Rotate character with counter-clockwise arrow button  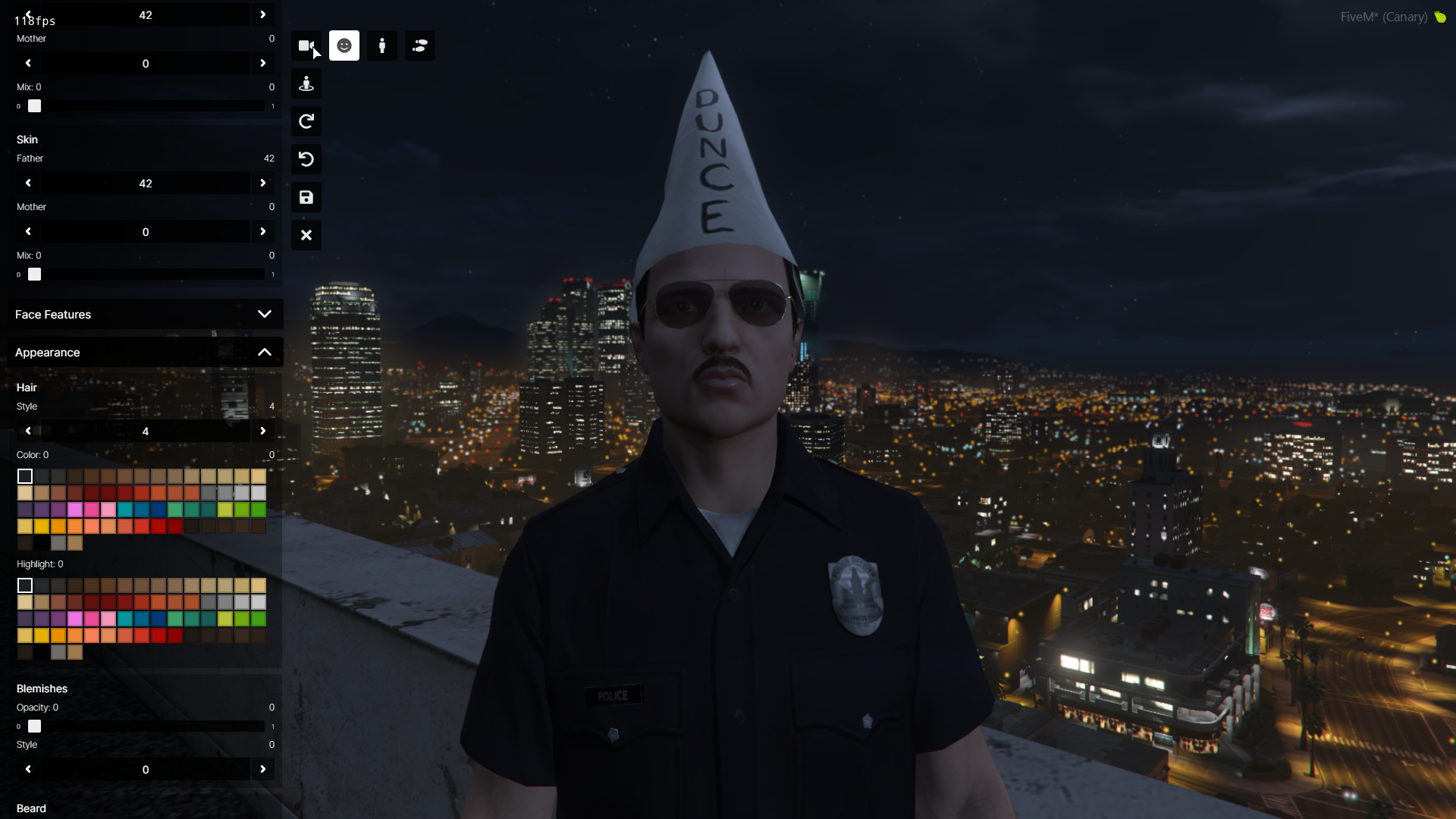tap(306, 159)
